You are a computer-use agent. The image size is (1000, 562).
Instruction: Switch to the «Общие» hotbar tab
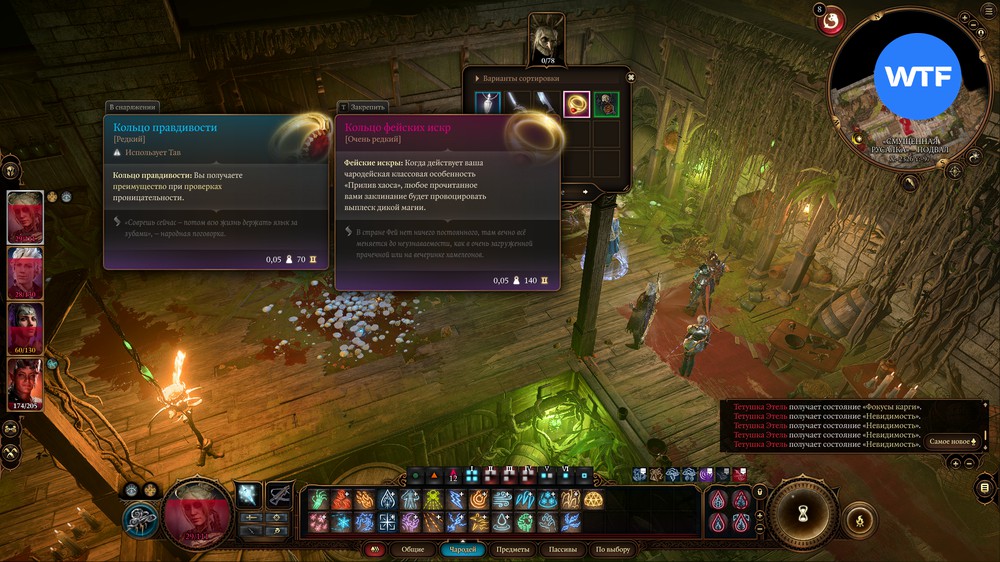click(x=412, y=549)
